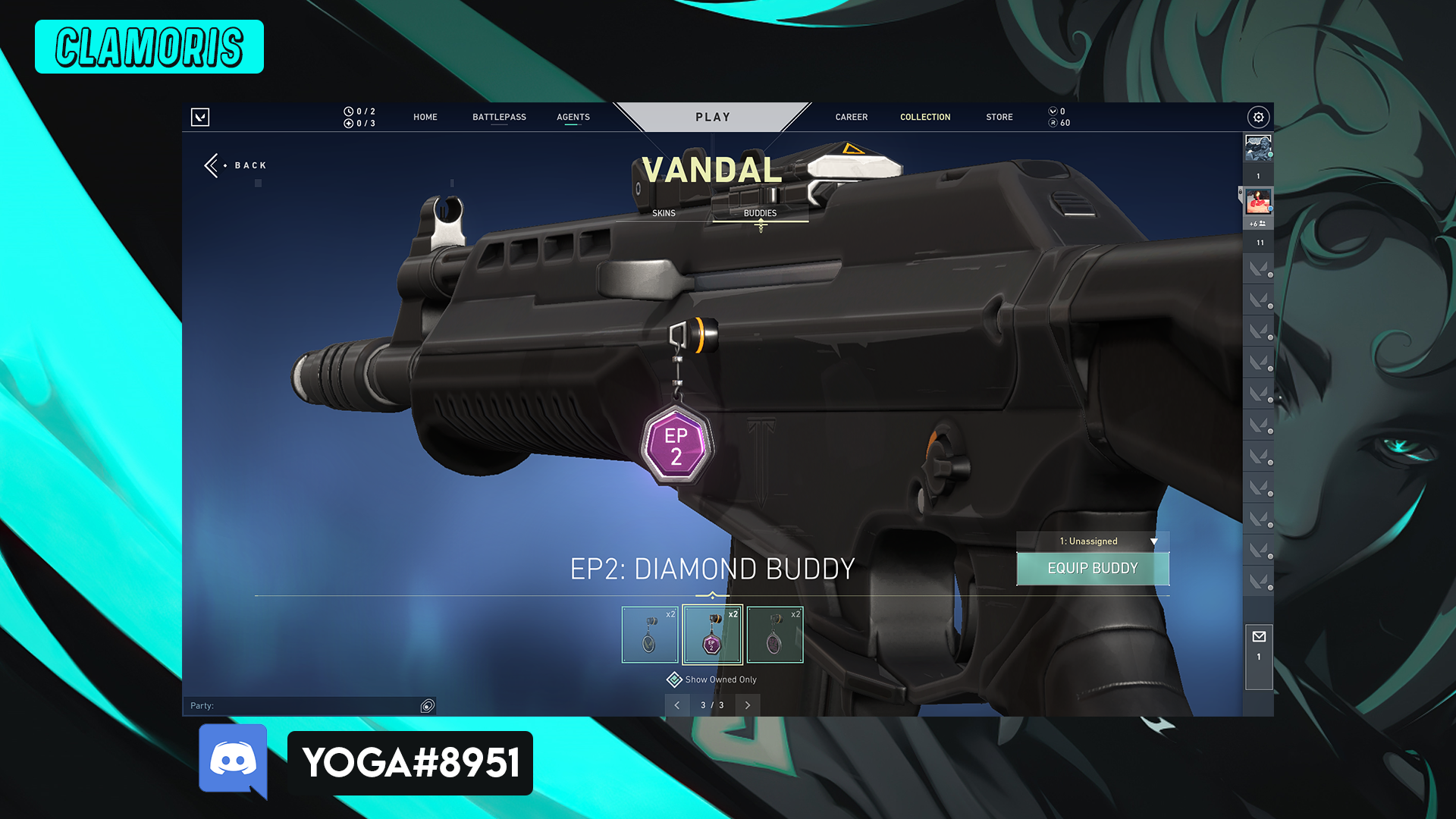Screen dimensions: 1456x819
Task: Open the CAREER page from the top bar
Action: pyautogui.click(x=851, y=117)
